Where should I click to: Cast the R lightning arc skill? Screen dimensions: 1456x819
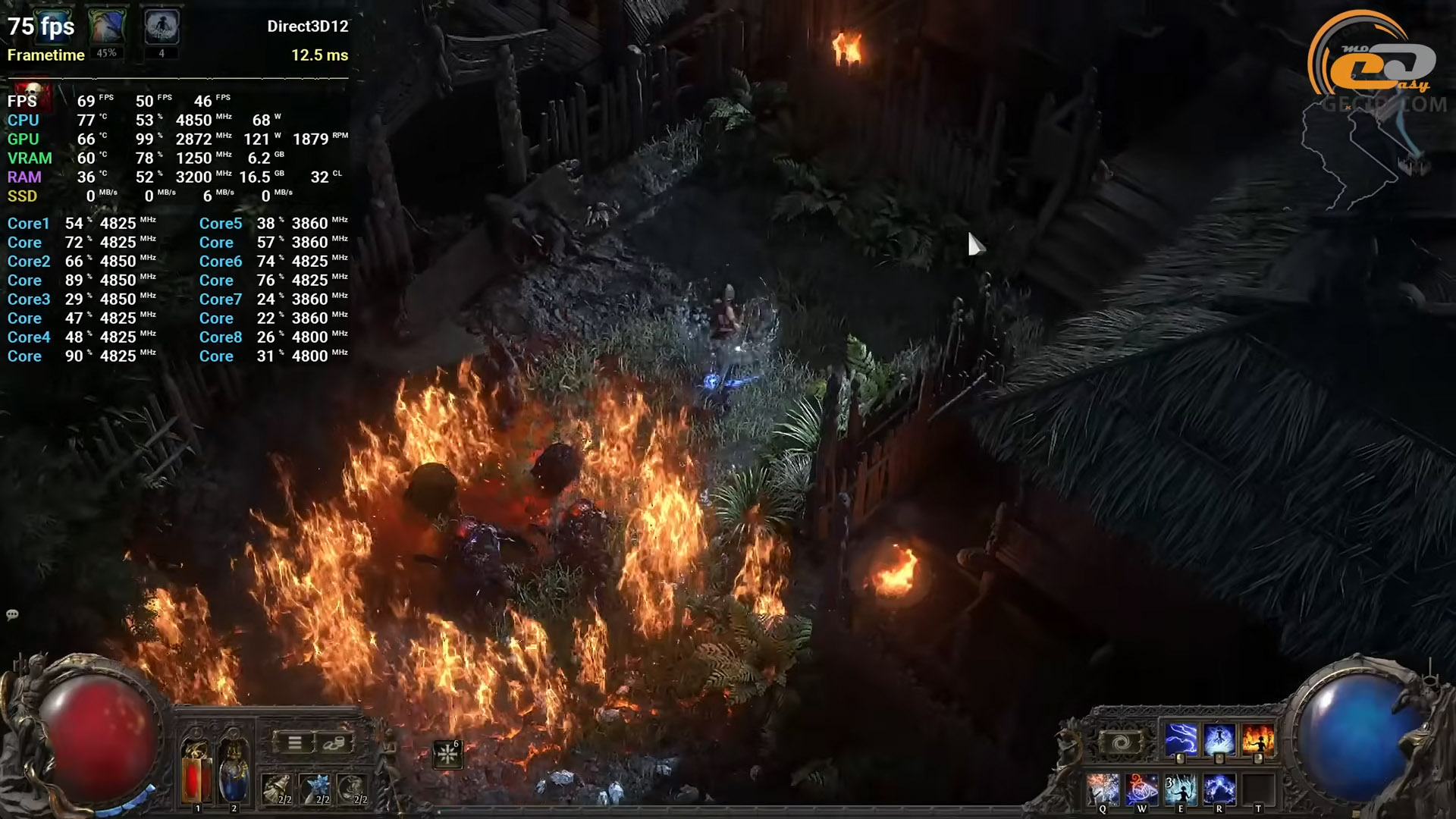coord(1219,789)
